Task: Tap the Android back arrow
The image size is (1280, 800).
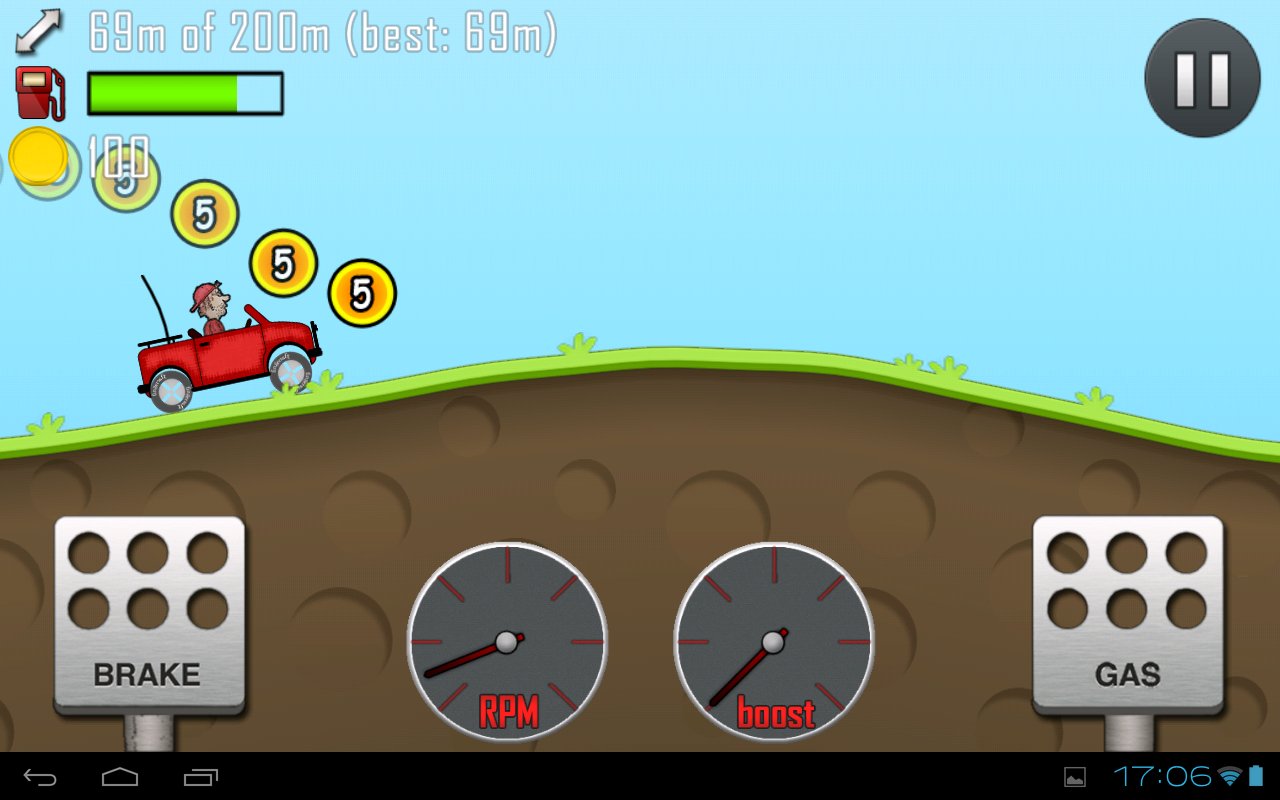Action: (x=41, y=776)
